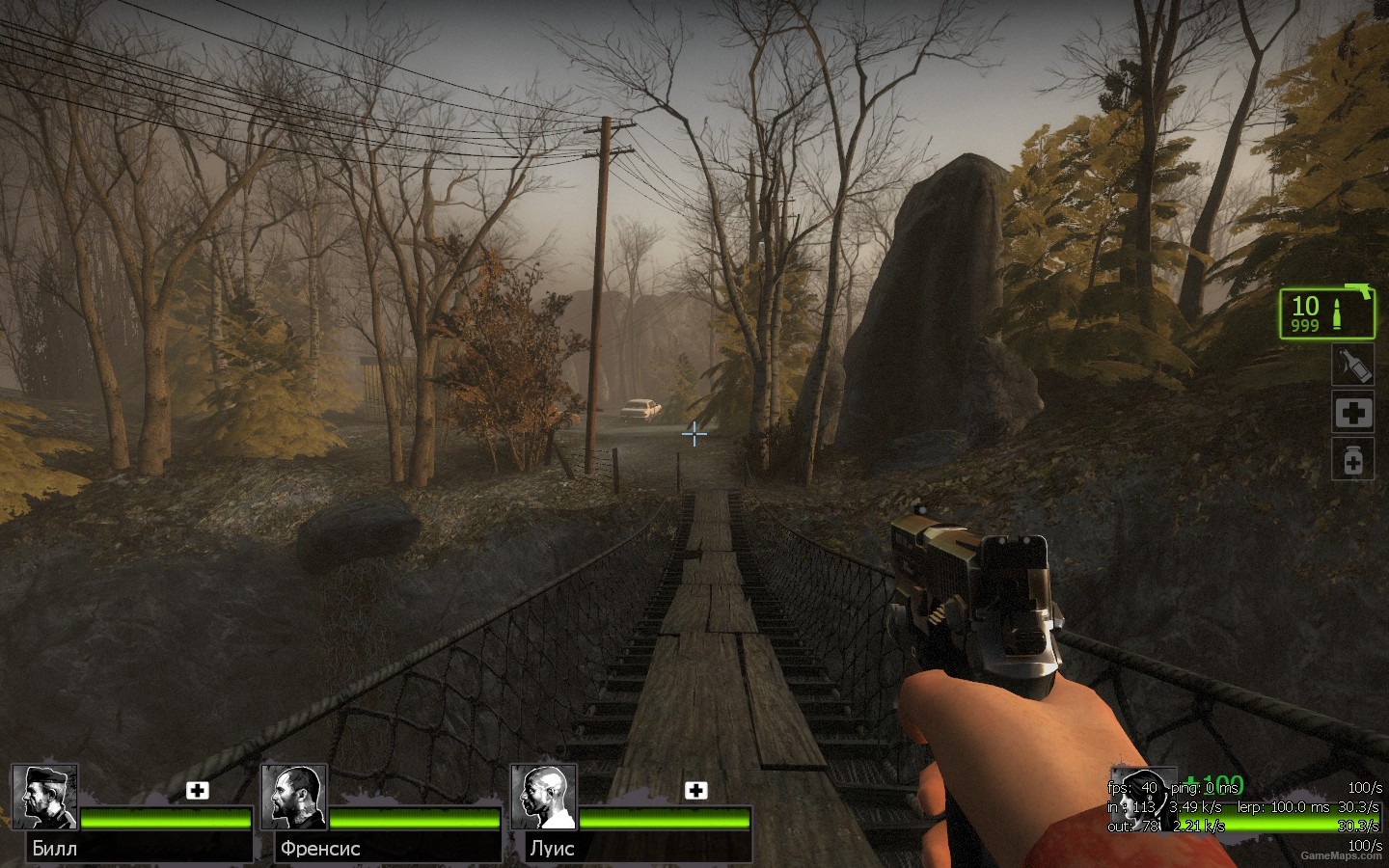Click the GameMaps.com watermark link

tap(1339, 854)
